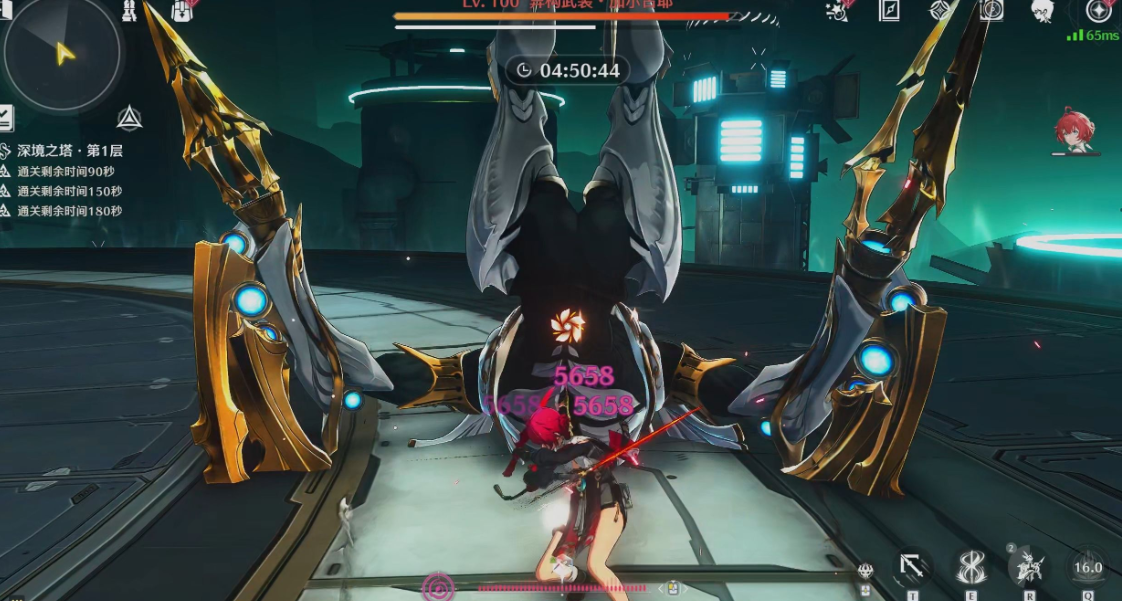Viewport: 1122px width, 601px height.
Task: Open the quest checklist icon below minimap
Action: click(5, 118)
